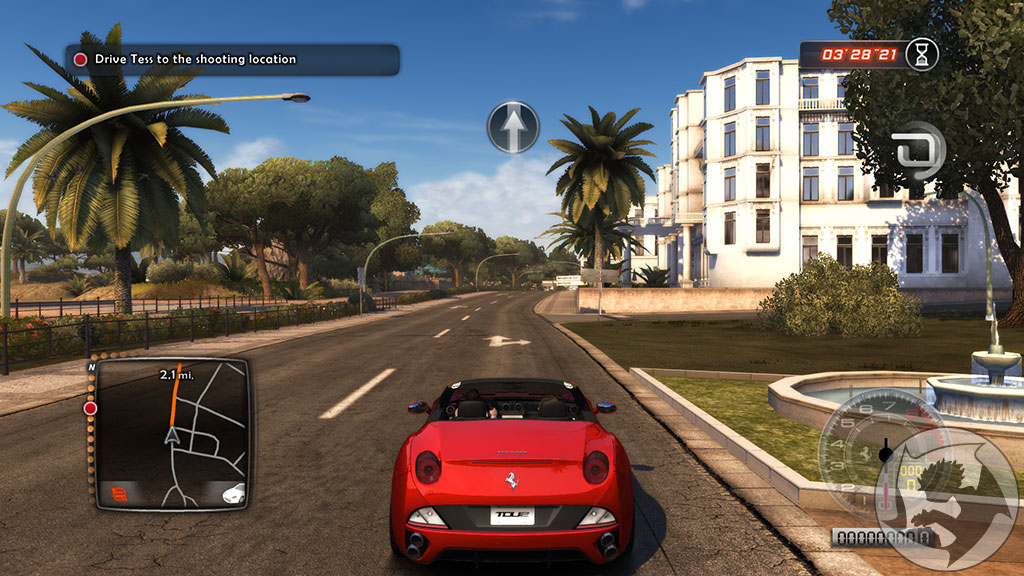Open the minimap
Image resolution: width=1024 pixels, height=576 pixels.
(172, 432)
